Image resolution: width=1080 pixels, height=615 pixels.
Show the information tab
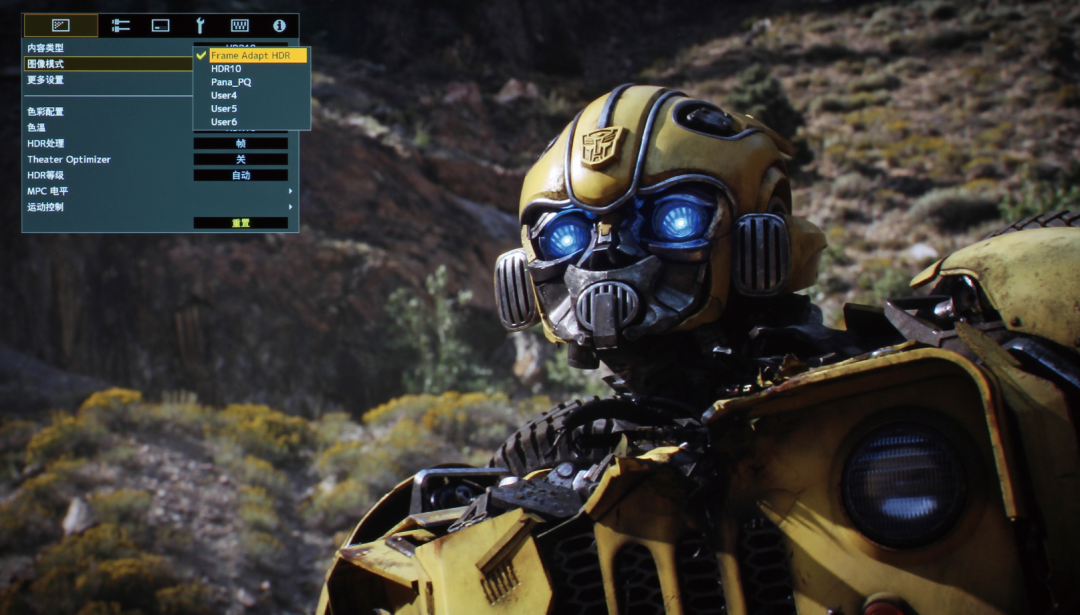(x=279, y=25)
